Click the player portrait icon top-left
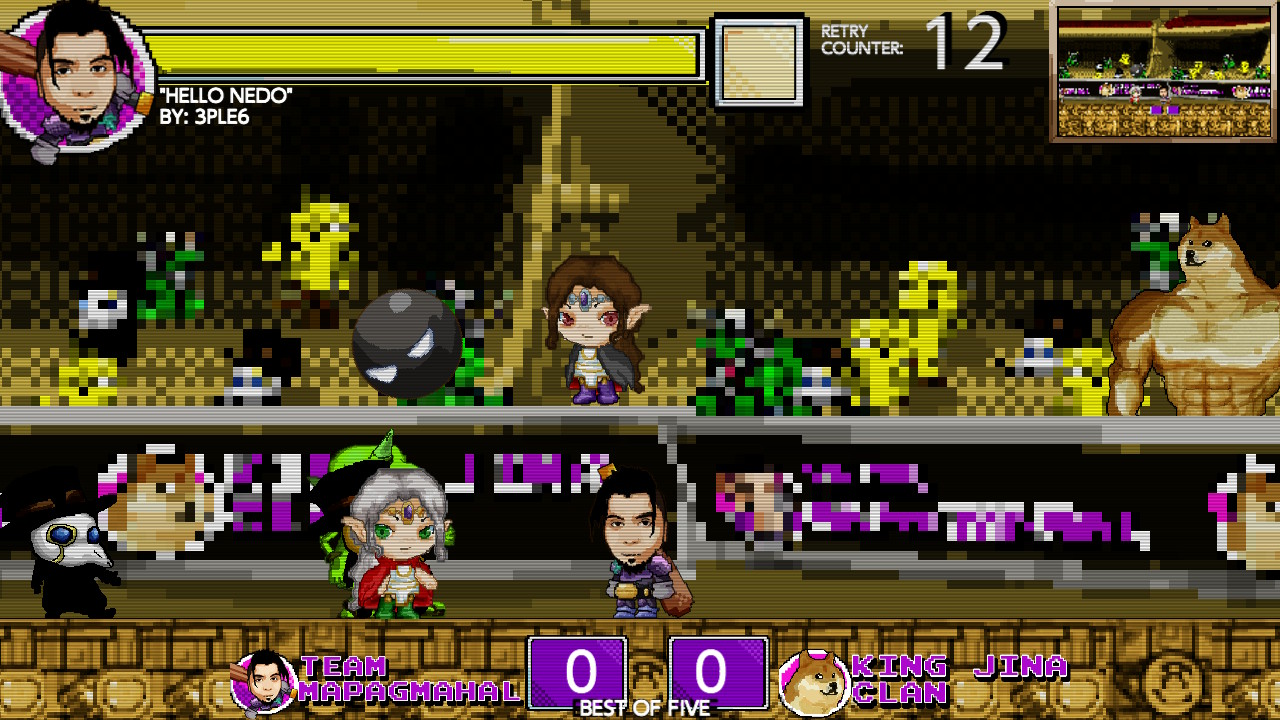 coord(70,70)
